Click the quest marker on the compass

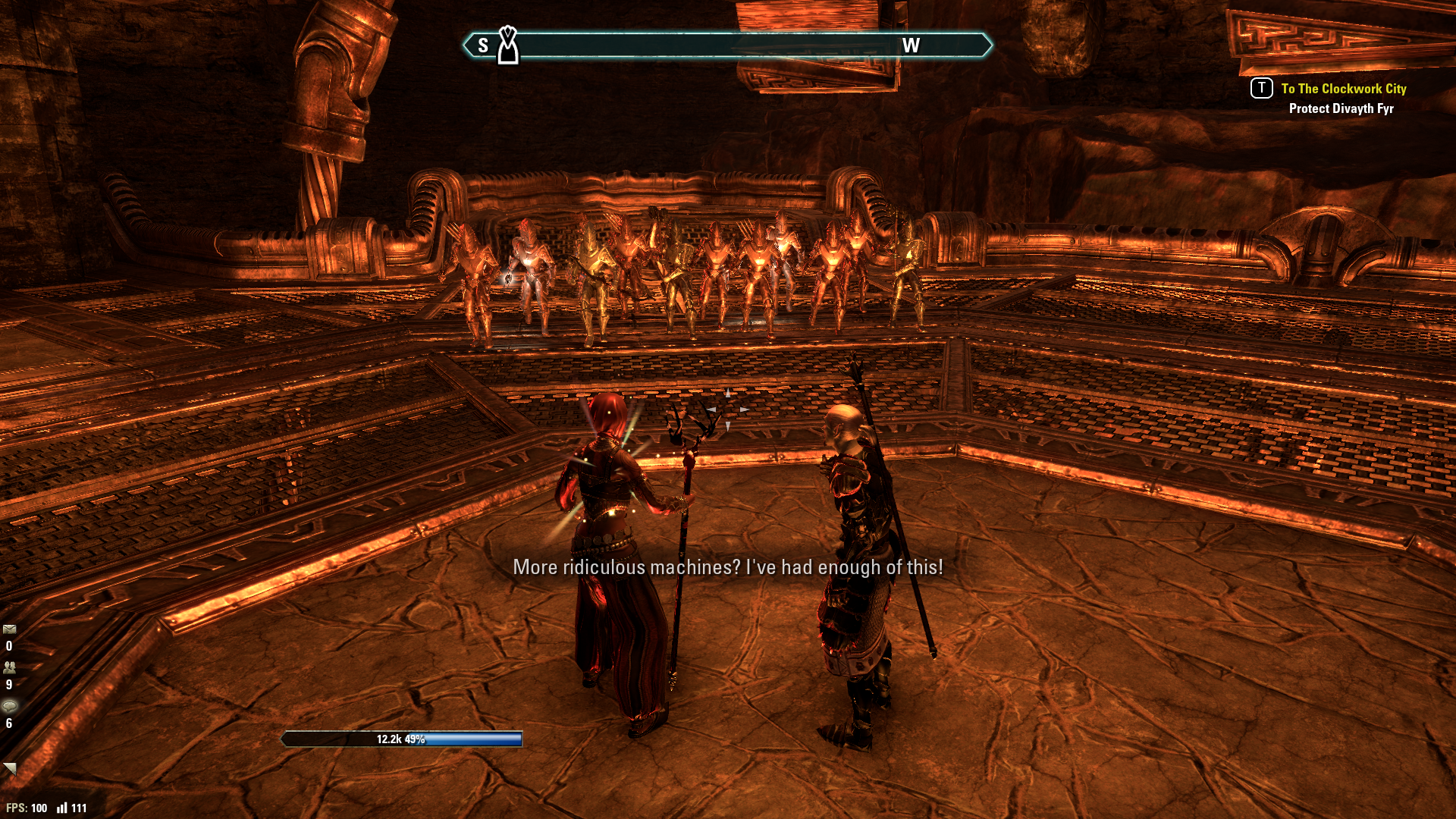tap(508, 45)
